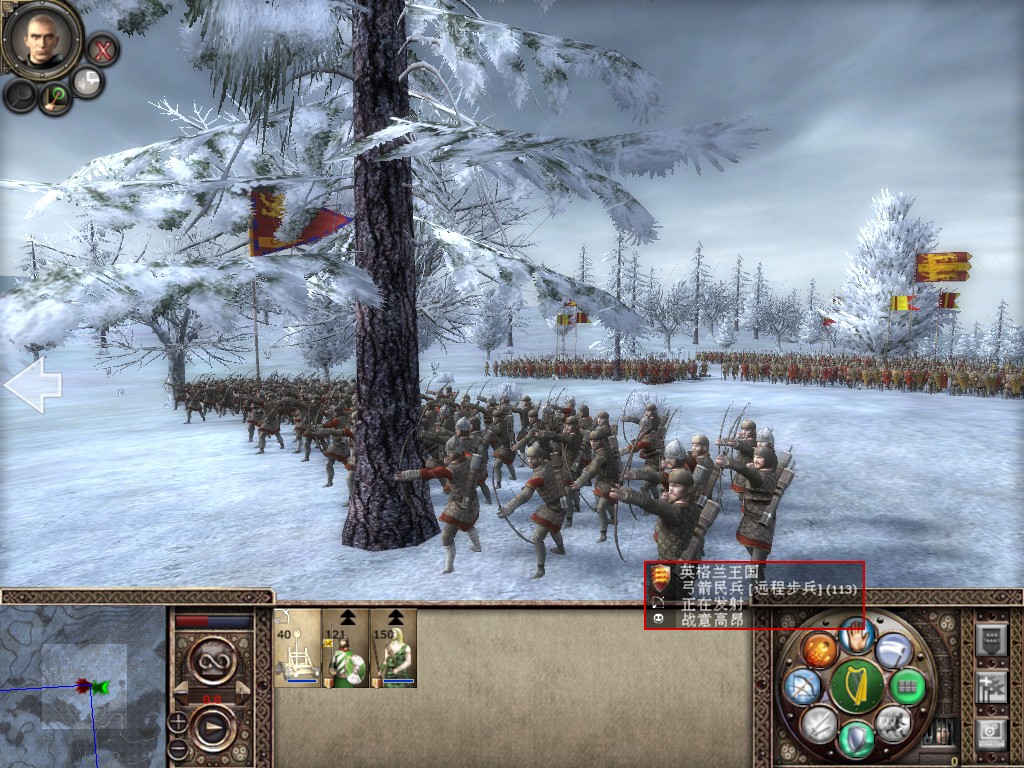This screenshot has width=1024, height=768.
Task: Open the green formation grid button
Action: coord(907,687)
